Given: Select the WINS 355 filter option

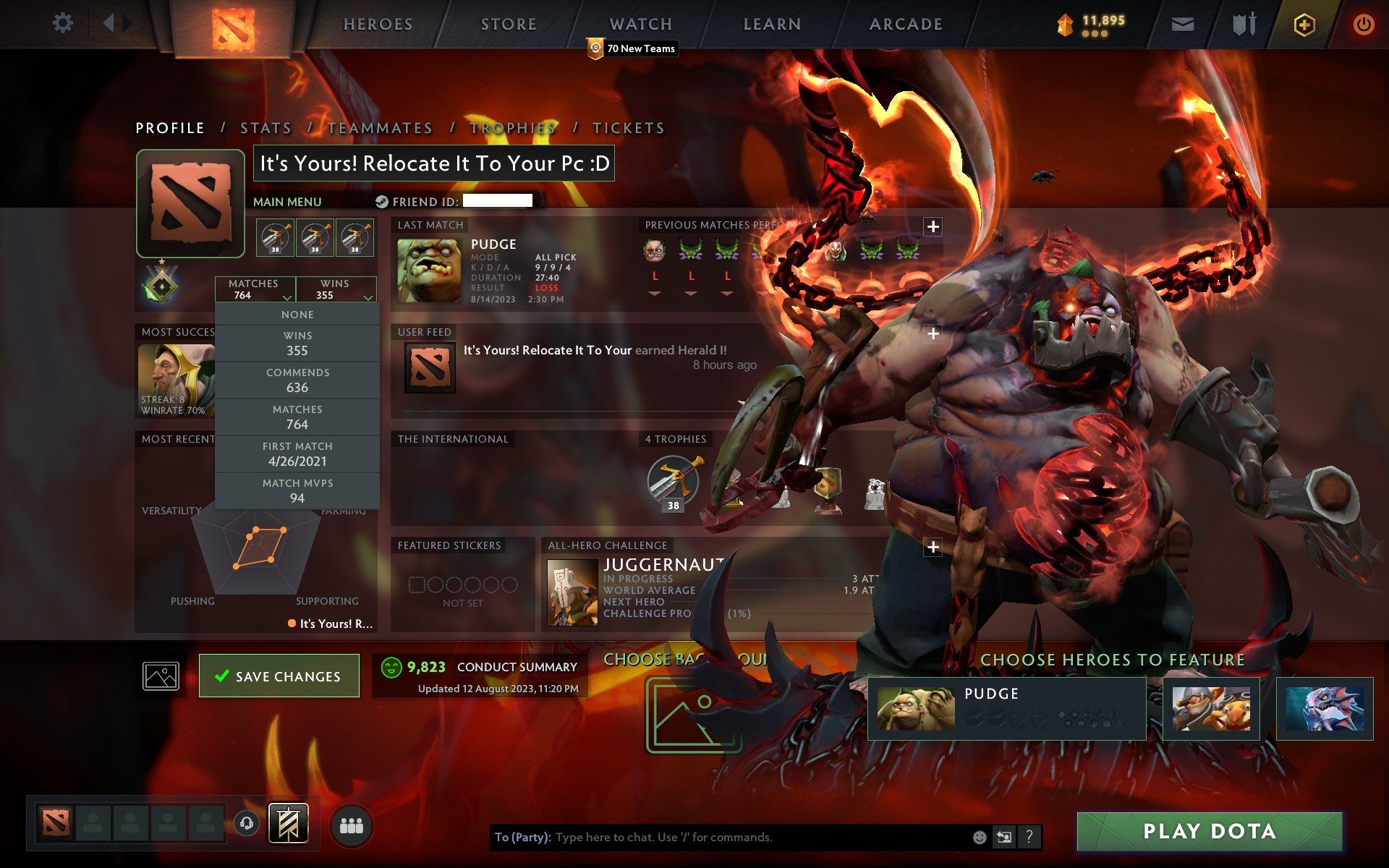Looking at the screenshot, I should click(298, 343).
